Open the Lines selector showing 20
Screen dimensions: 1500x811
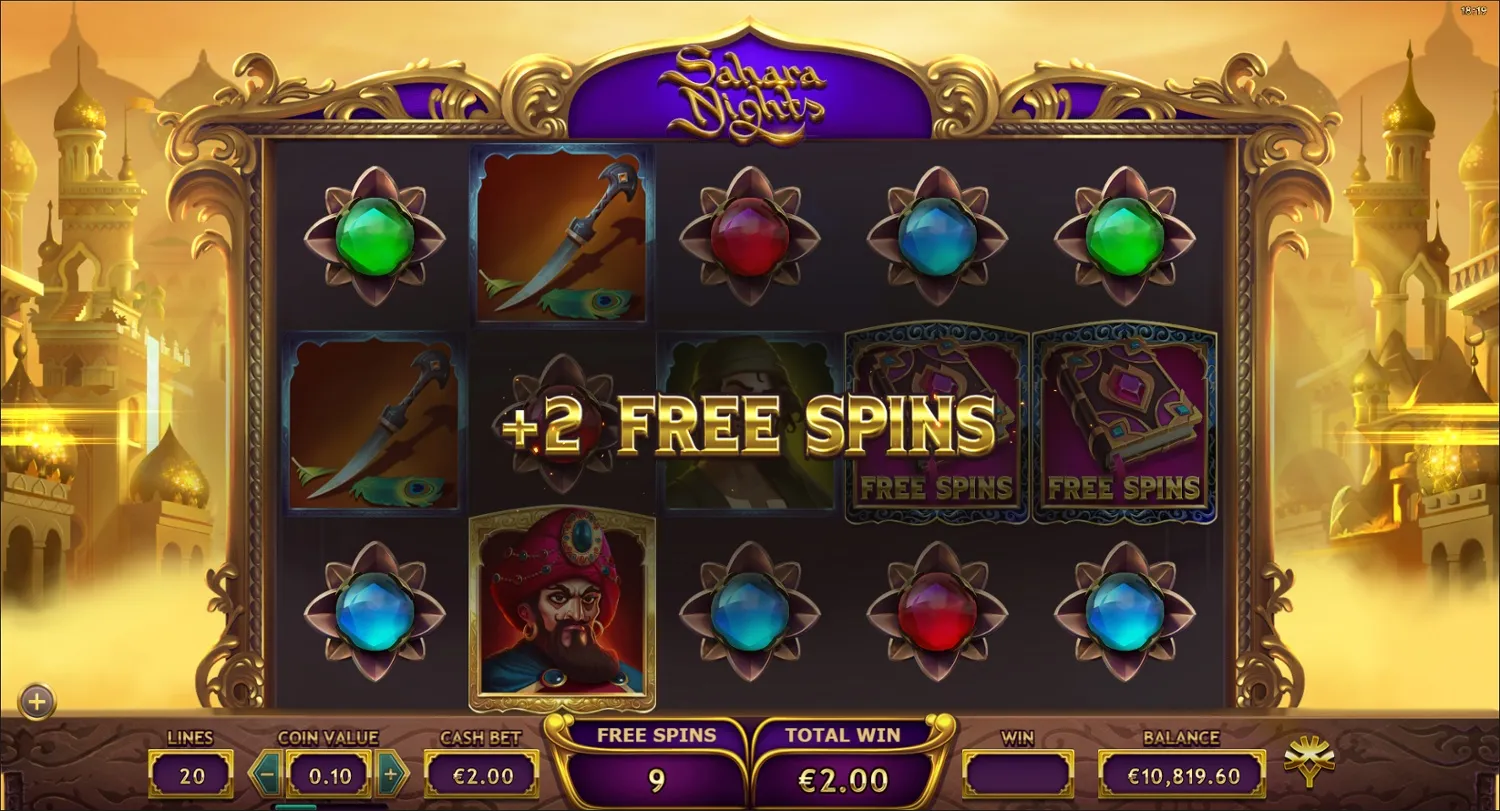tap(190, 773)
